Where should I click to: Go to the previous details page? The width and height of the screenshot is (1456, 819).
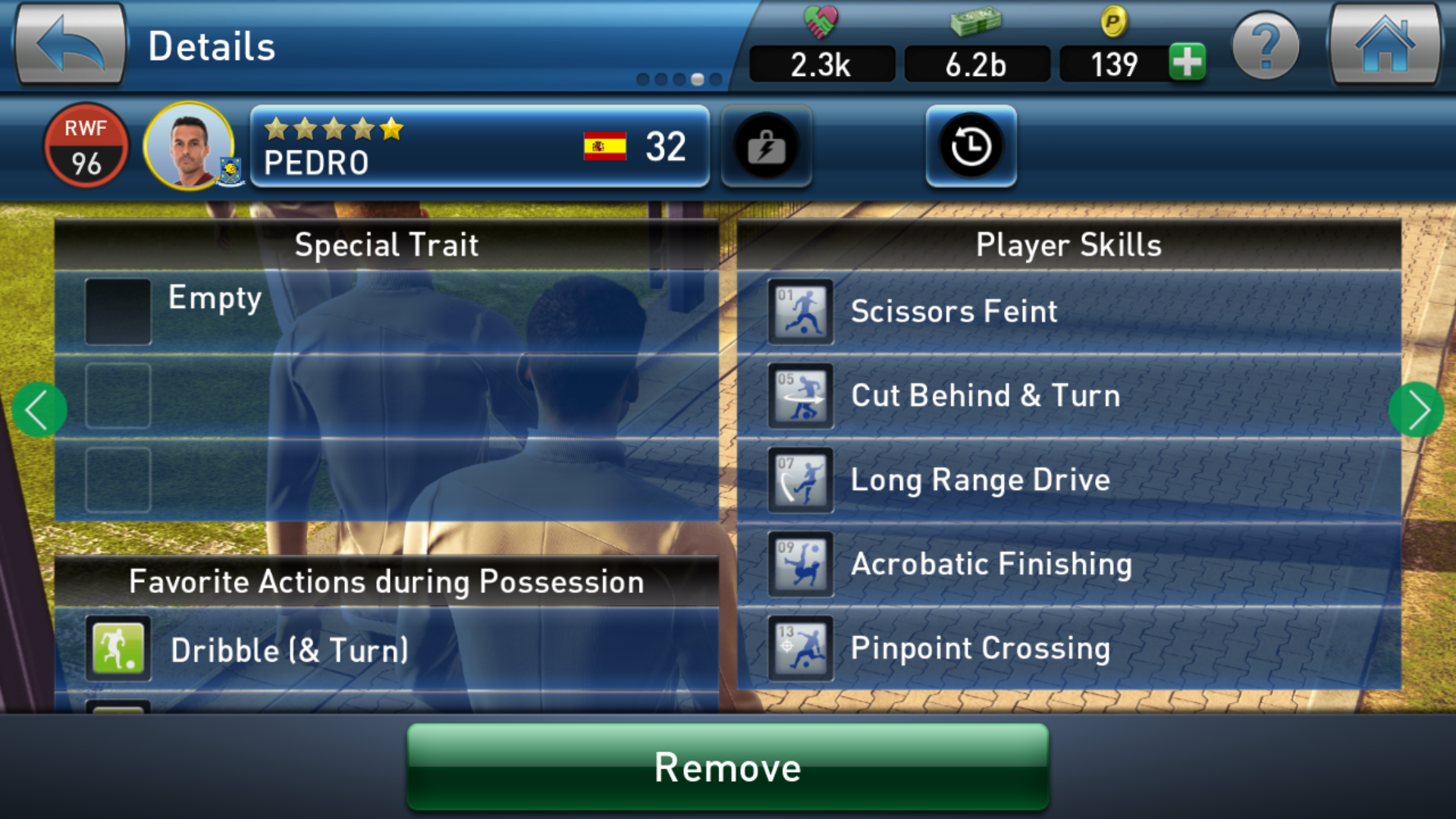coord(39,410)
